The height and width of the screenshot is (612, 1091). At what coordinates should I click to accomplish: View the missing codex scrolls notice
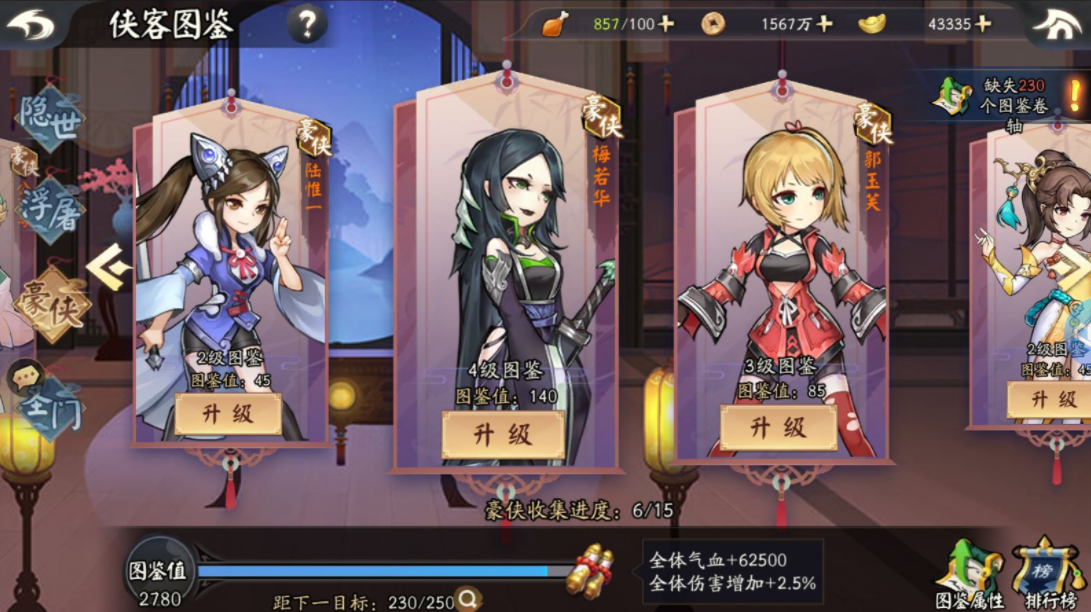click(x=1010, y=98)
